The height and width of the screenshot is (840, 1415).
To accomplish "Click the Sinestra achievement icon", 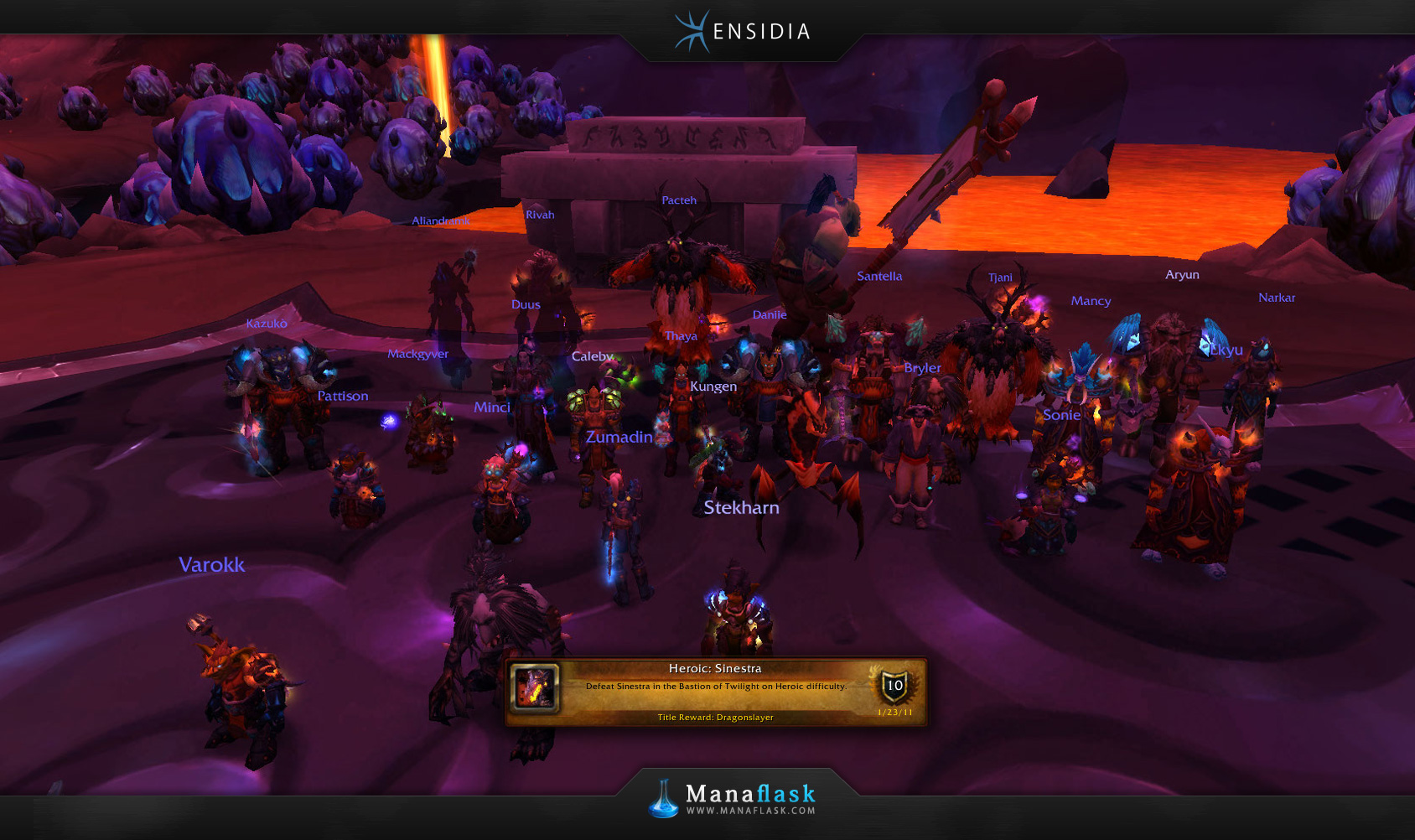I will point(535,687).
